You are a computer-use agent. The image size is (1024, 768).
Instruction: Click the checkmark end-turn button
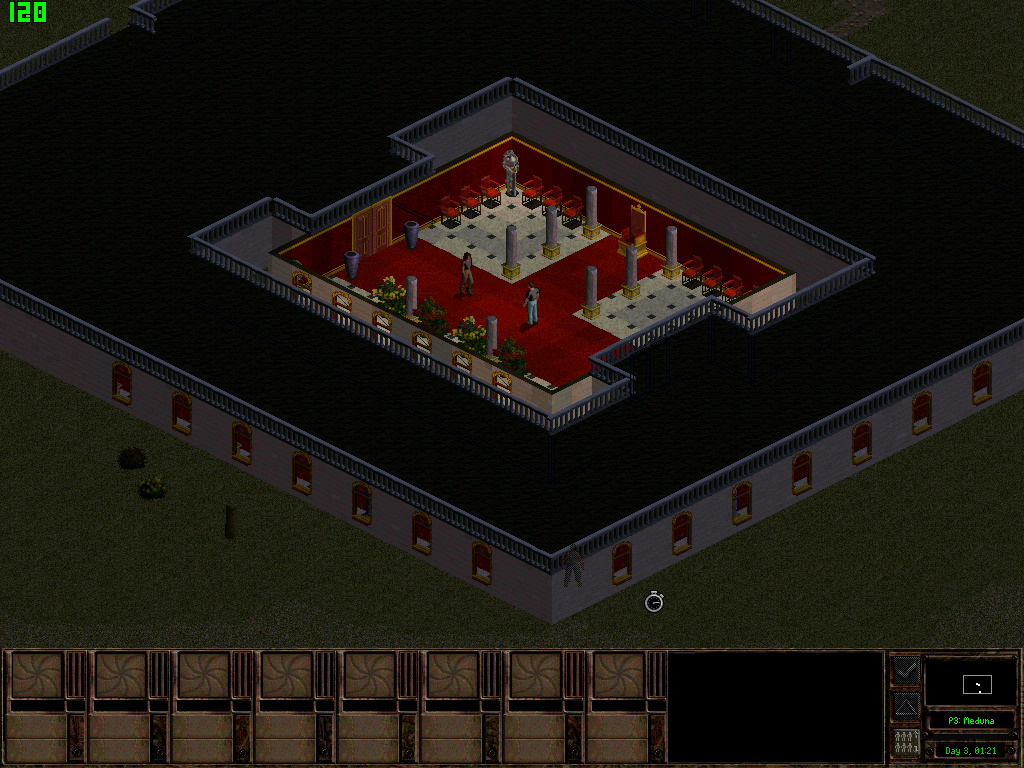coord(906,670)
